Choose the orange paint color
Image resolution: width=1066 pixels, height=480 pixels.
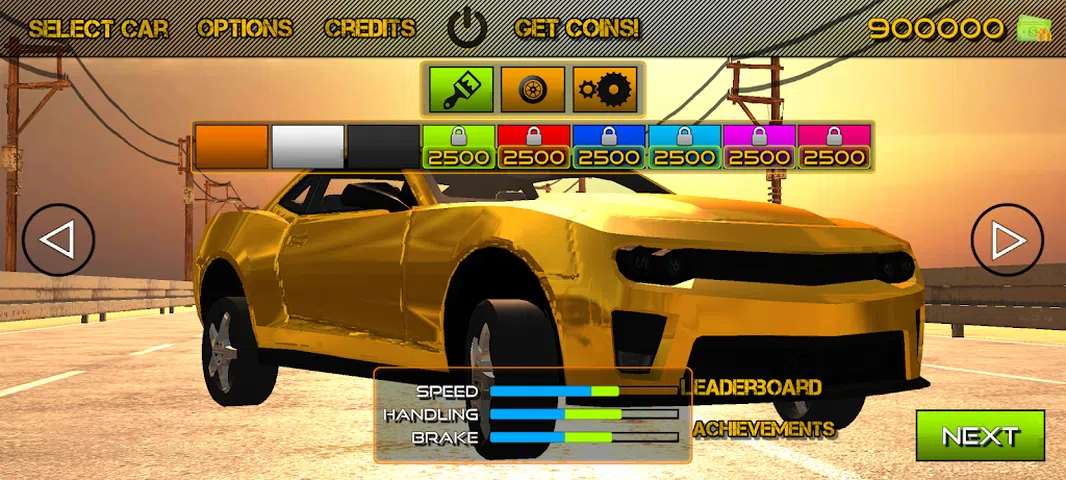(232, 146)
